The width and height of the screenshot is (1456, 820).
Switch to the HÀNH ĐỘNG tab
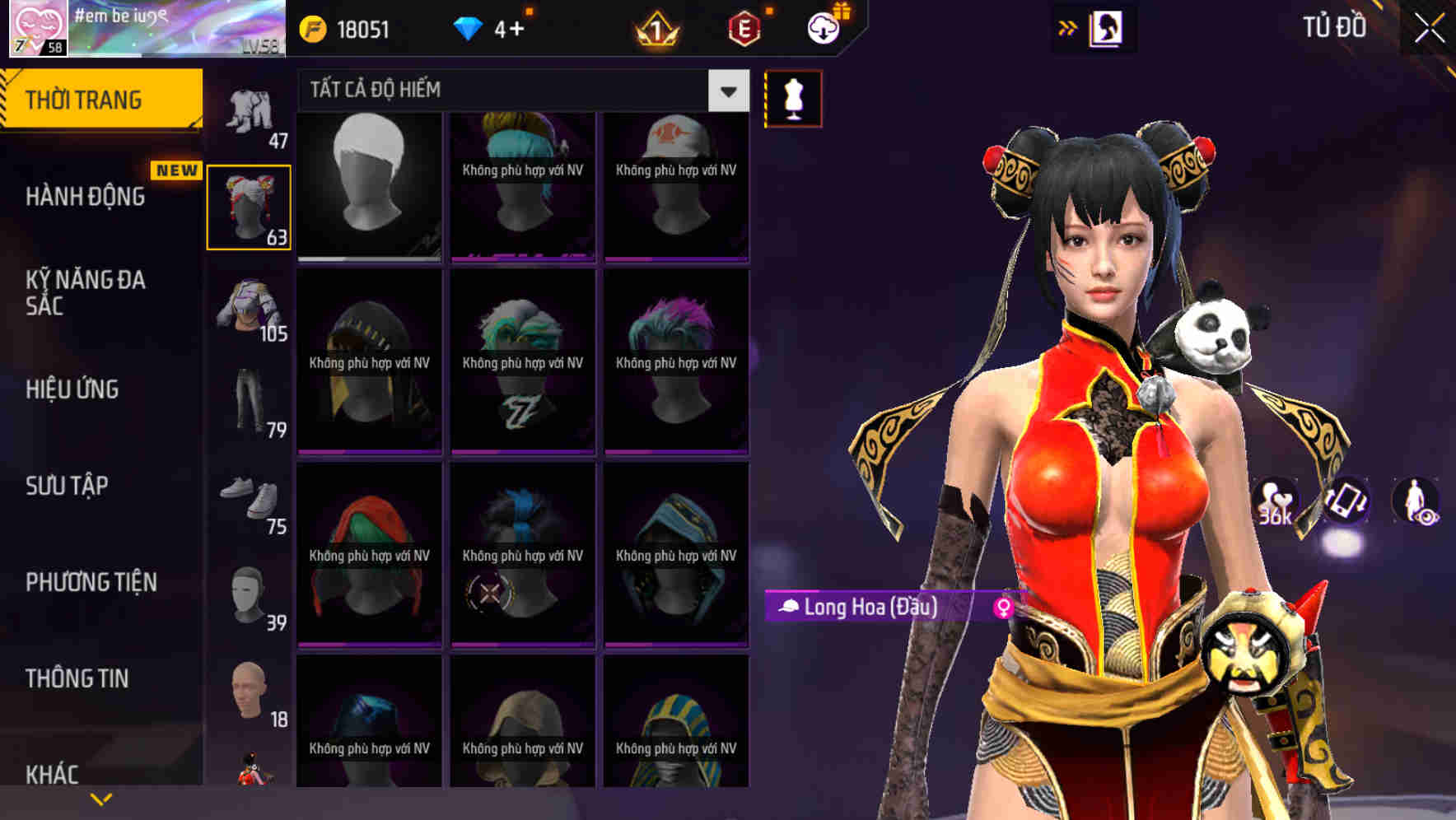pos(86,197)
